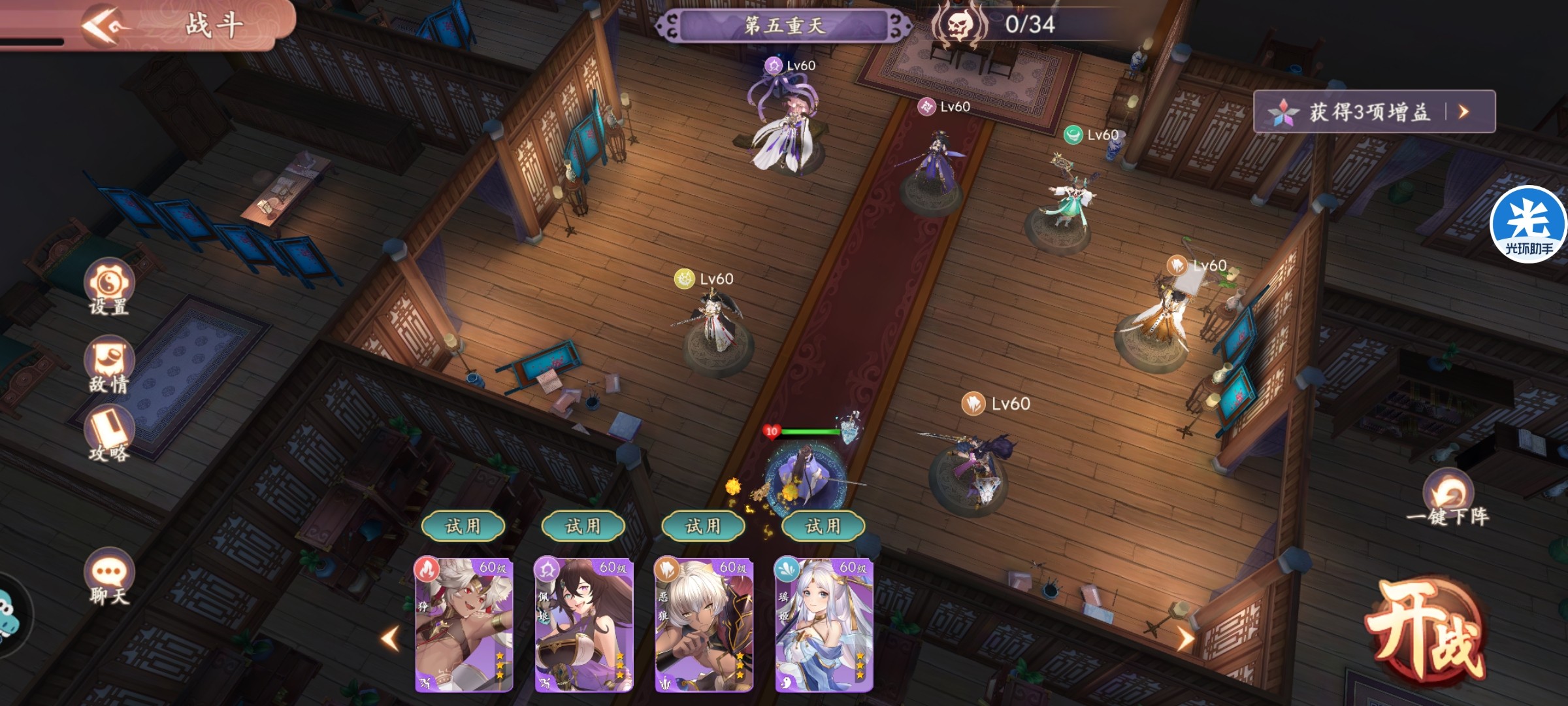Screen dimensions: 1568x706
Task: Select the 狰 hero card
Action: pyautogui.click(x=464, y=624)
